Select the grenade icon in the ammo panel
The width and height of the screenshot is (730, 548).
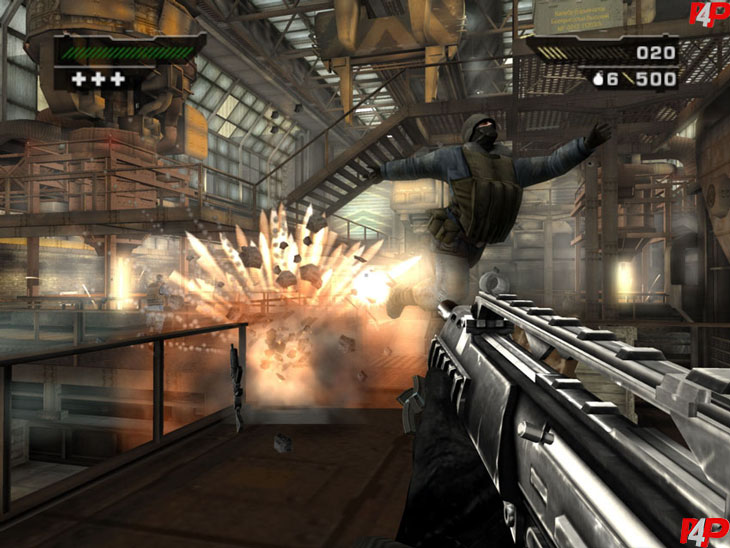(x=598, y=79)
